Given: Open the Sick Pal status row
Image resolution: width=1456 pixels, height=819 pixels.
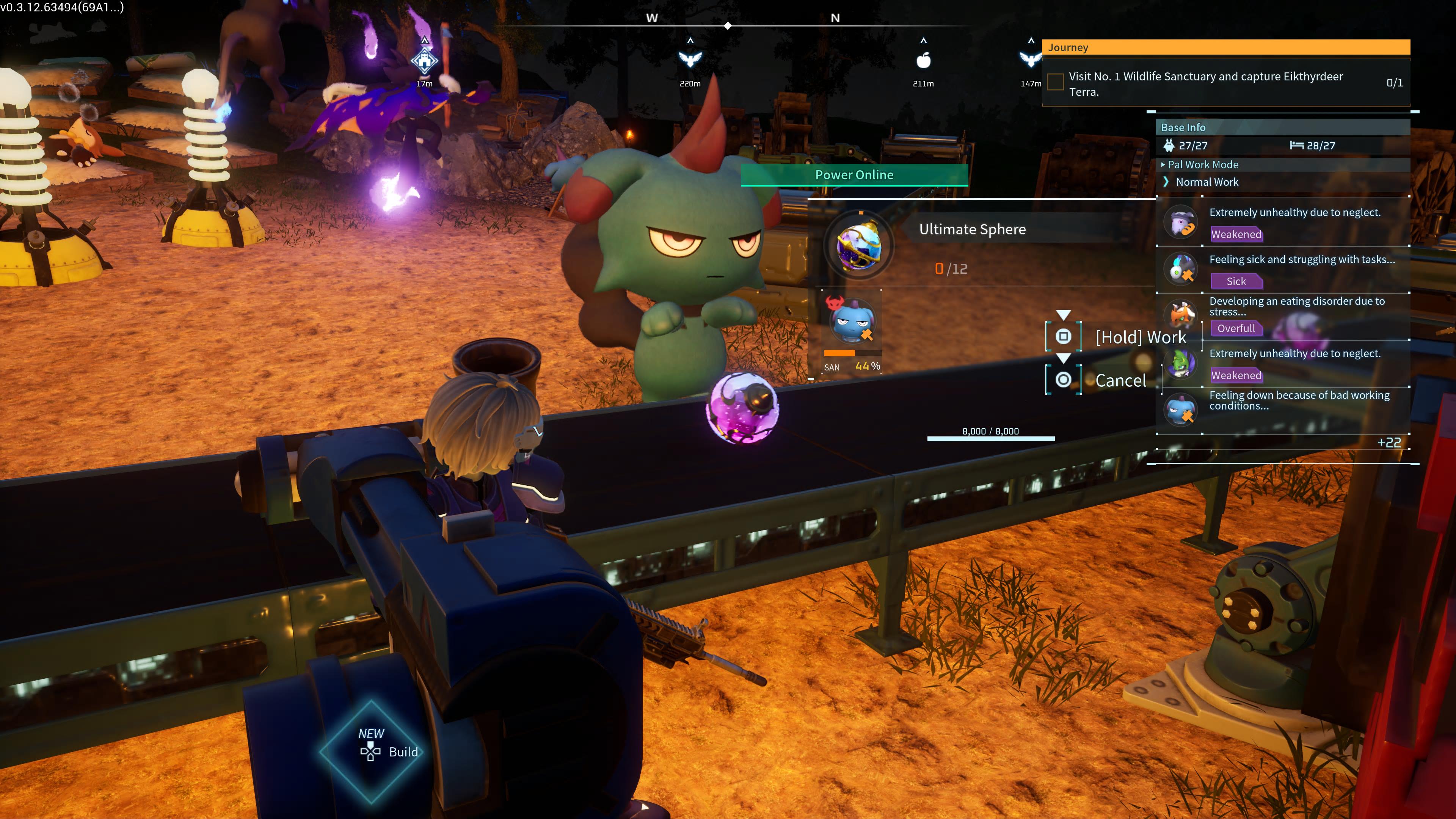Looking at the screenshot, I should 1283,270.
